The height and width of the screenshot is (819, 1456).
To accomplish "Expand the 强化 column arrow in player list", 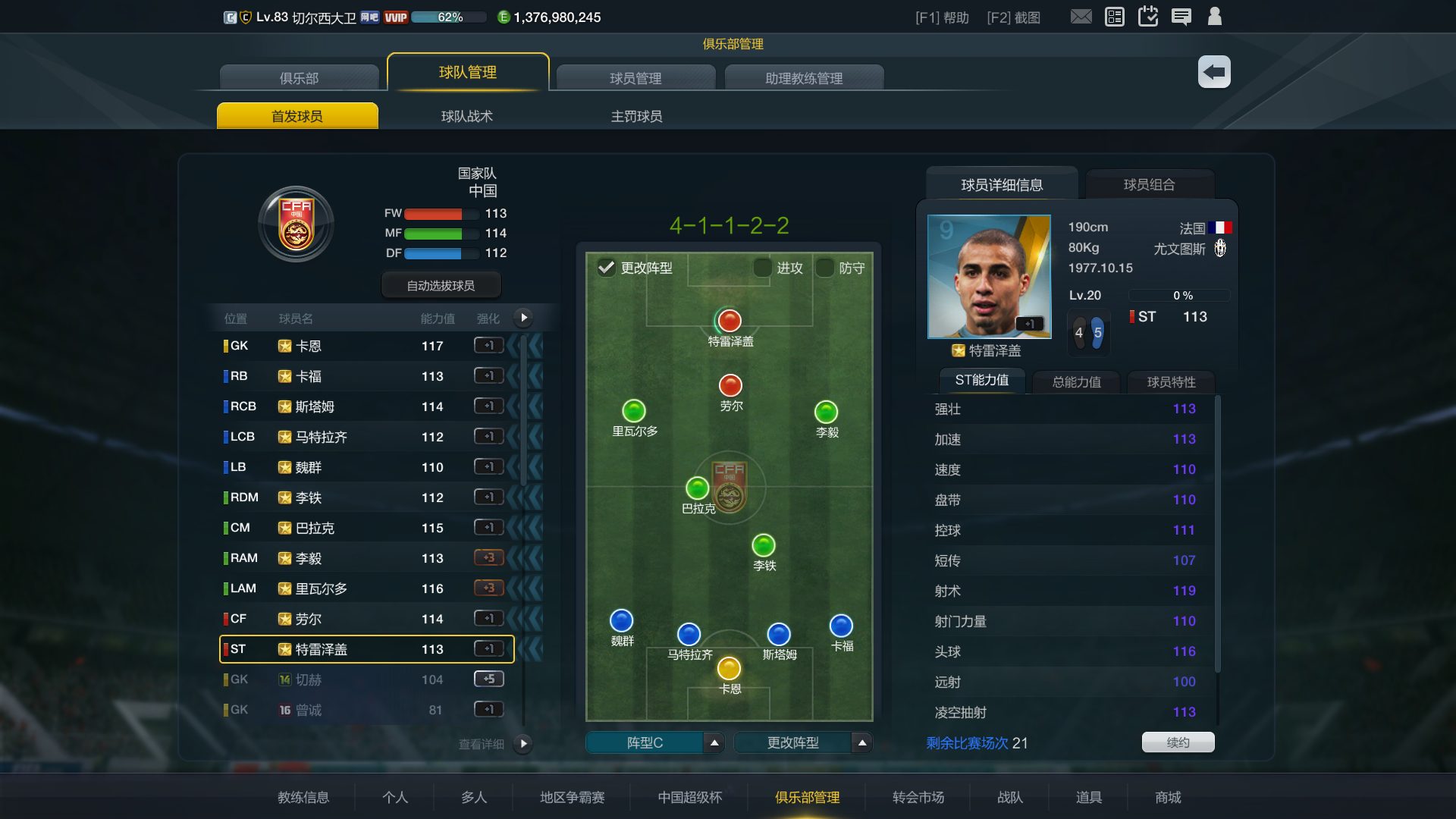I will 523,318.
